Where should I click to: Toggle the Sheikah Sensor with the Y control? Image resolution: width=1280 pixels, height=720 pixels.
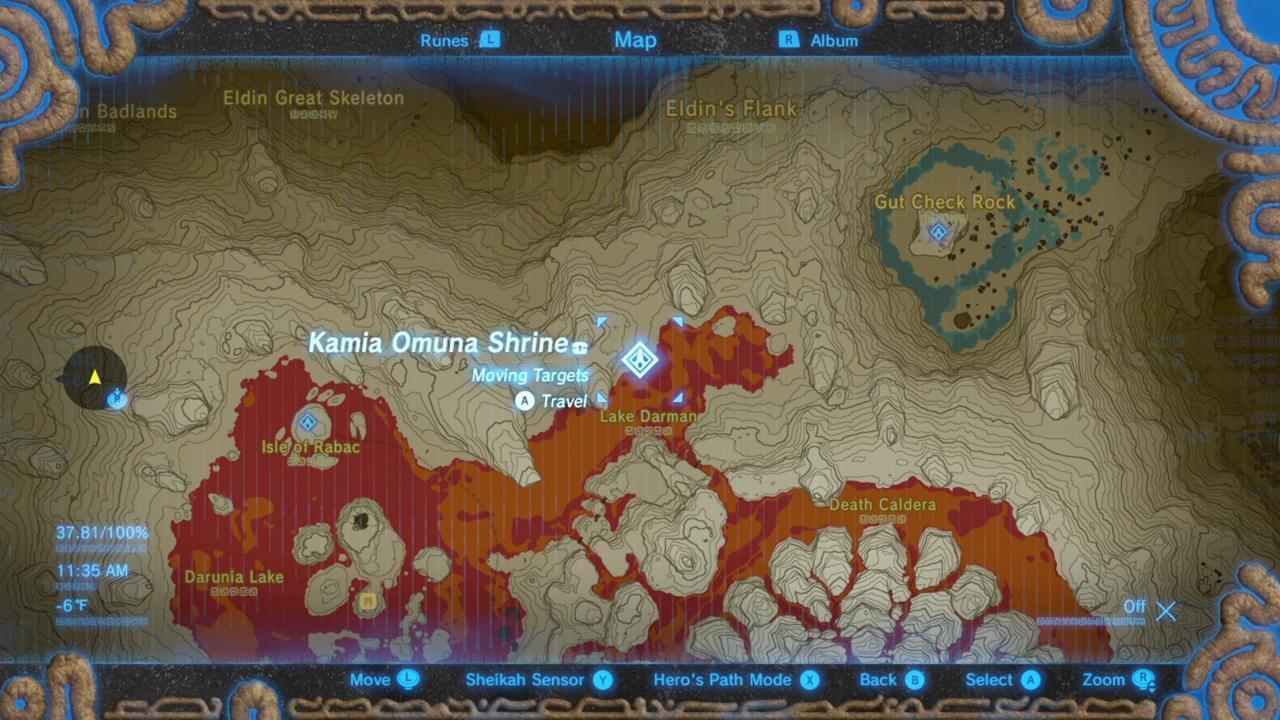point(602,679)
